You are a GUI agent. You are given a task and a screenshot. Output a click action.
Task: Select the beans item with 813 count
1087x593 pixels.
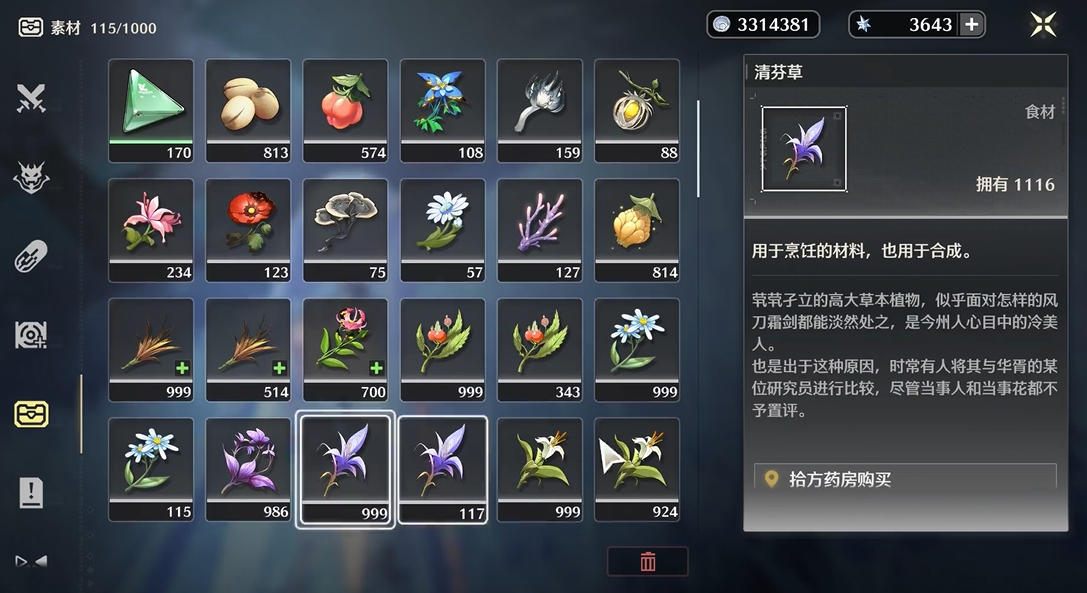pos(248,110)
